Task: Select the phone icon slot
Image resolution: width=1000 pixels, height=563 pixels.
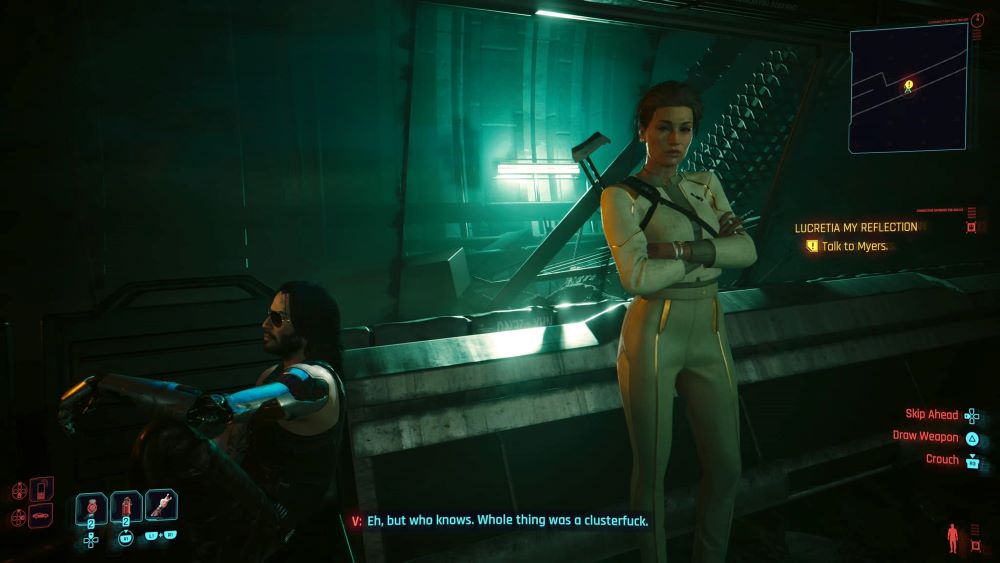Action: pyautogui.click(x=41, y=489)
